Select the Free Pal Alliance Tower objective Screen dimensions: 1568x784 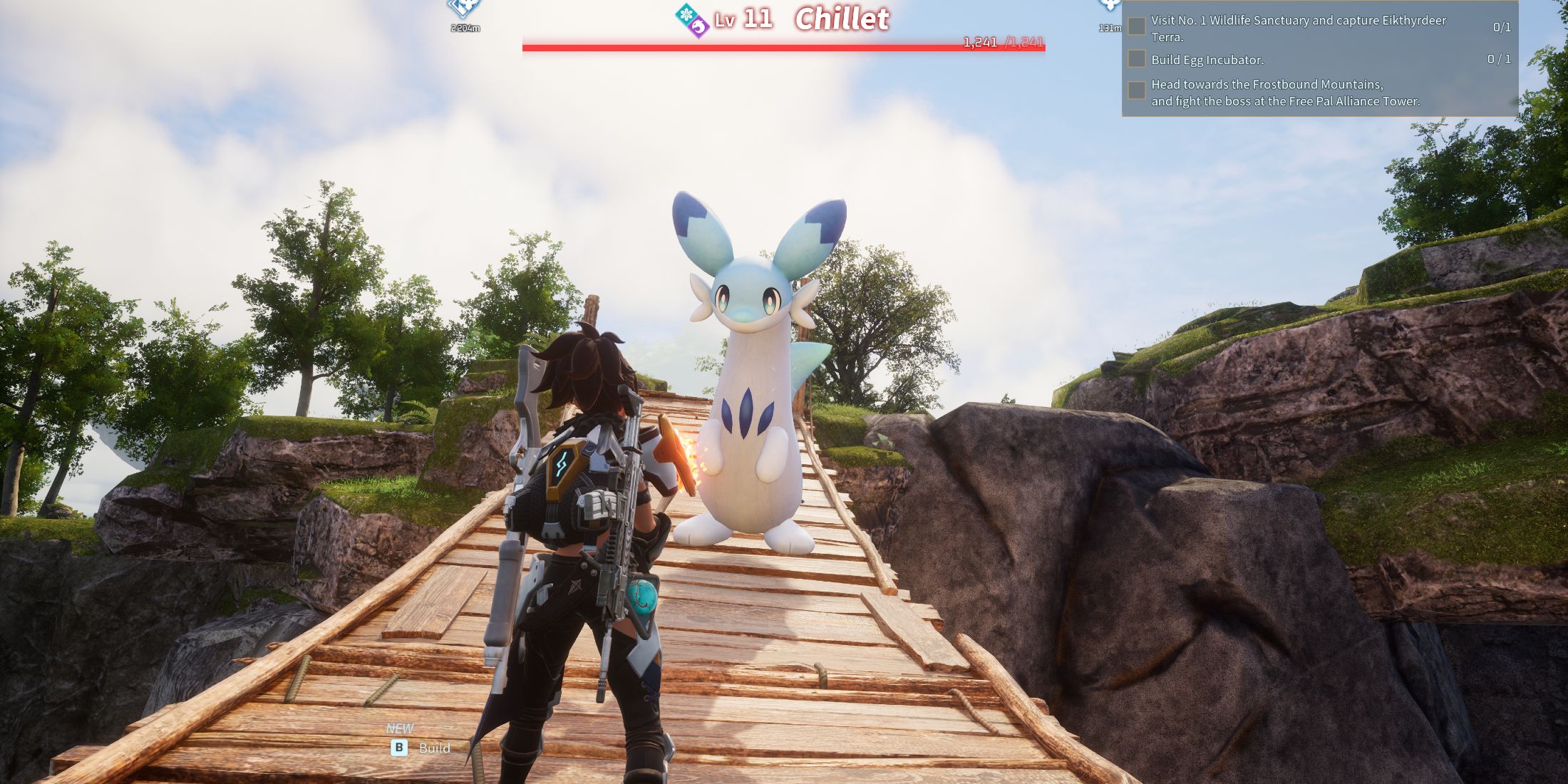[1285, 93]
